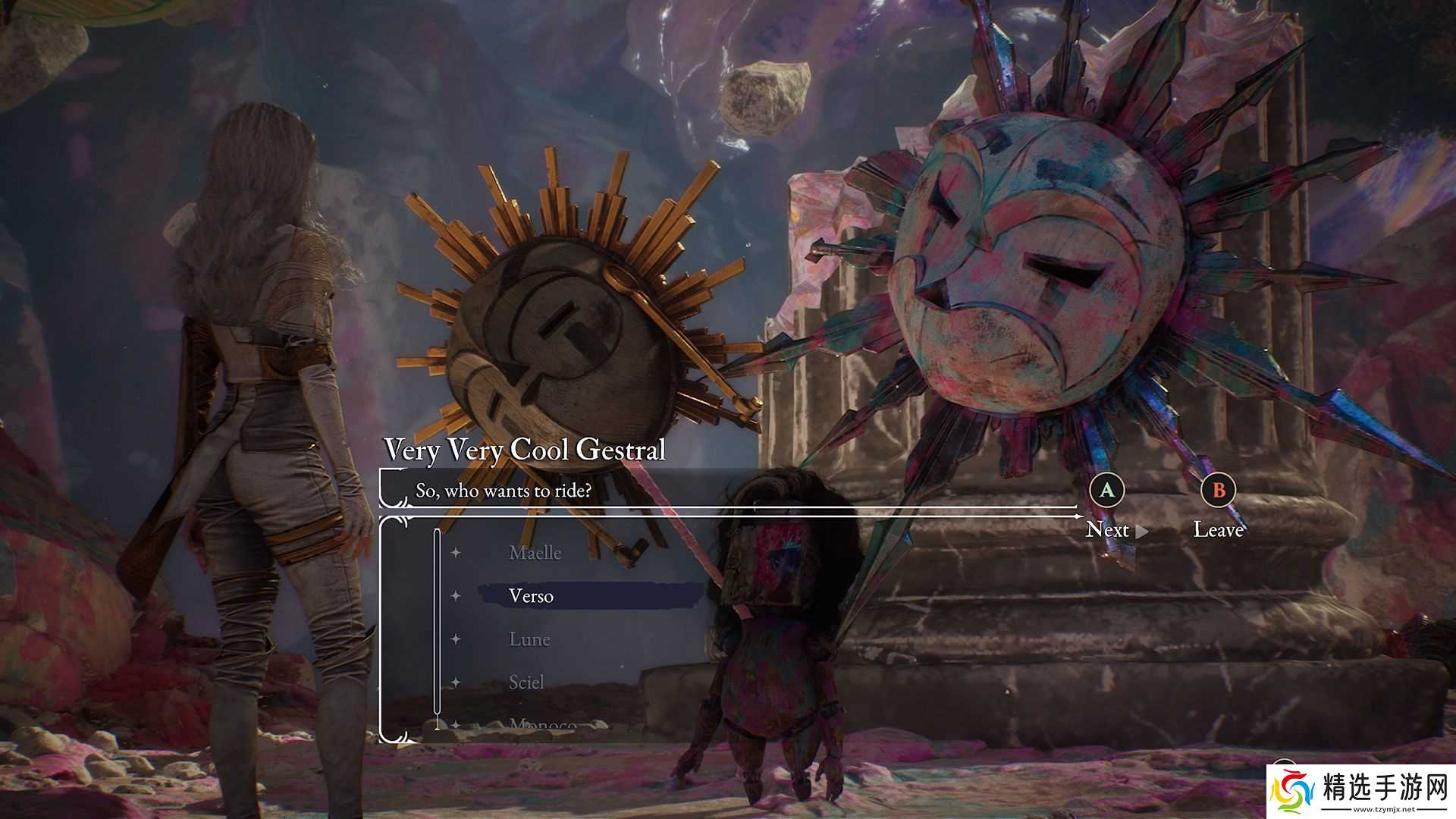
Task: Pick Lune from the rider list
Action: click(529, 639)
